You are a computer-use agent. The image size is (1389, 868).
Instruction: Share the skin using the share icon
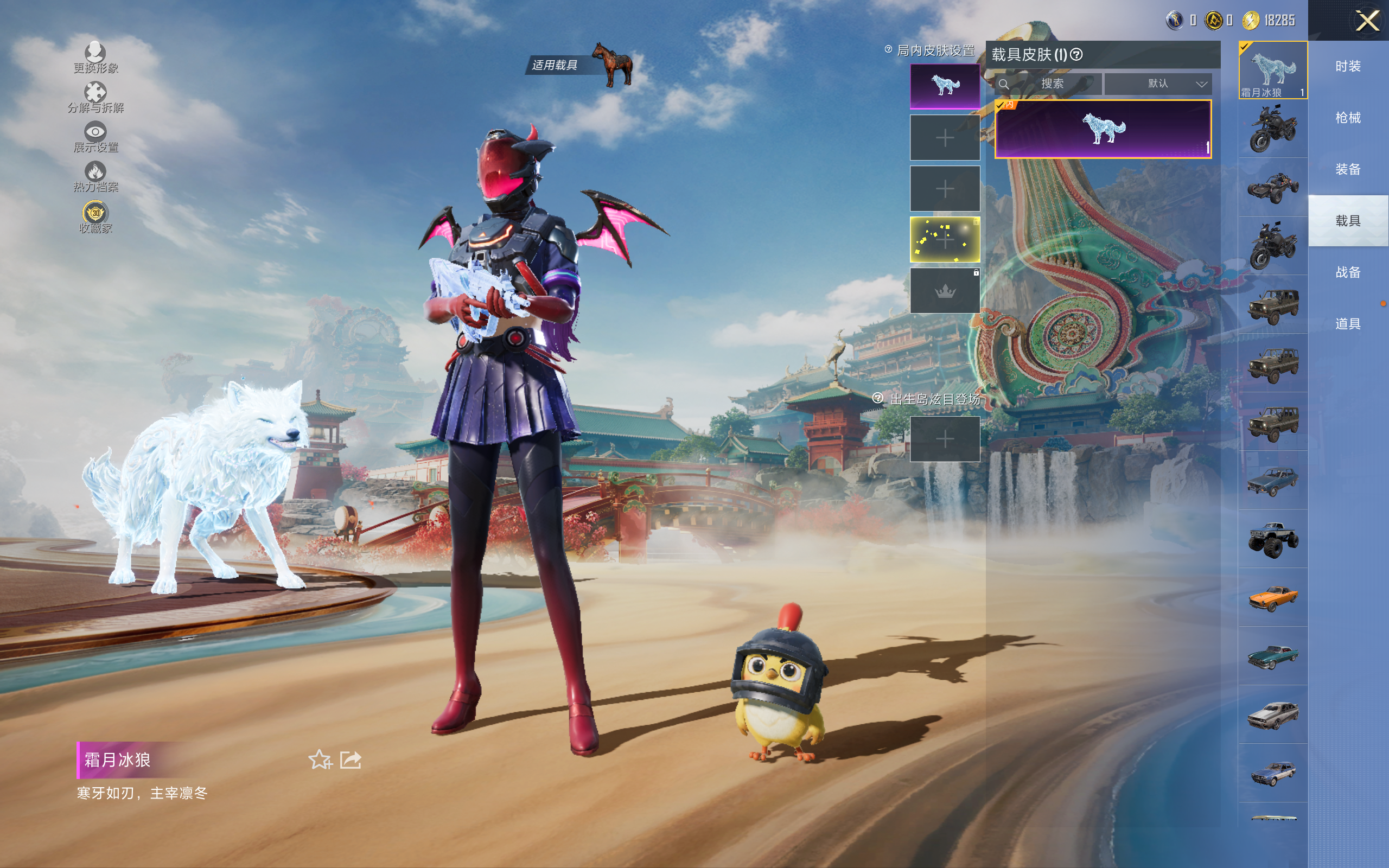coord(351,759)
